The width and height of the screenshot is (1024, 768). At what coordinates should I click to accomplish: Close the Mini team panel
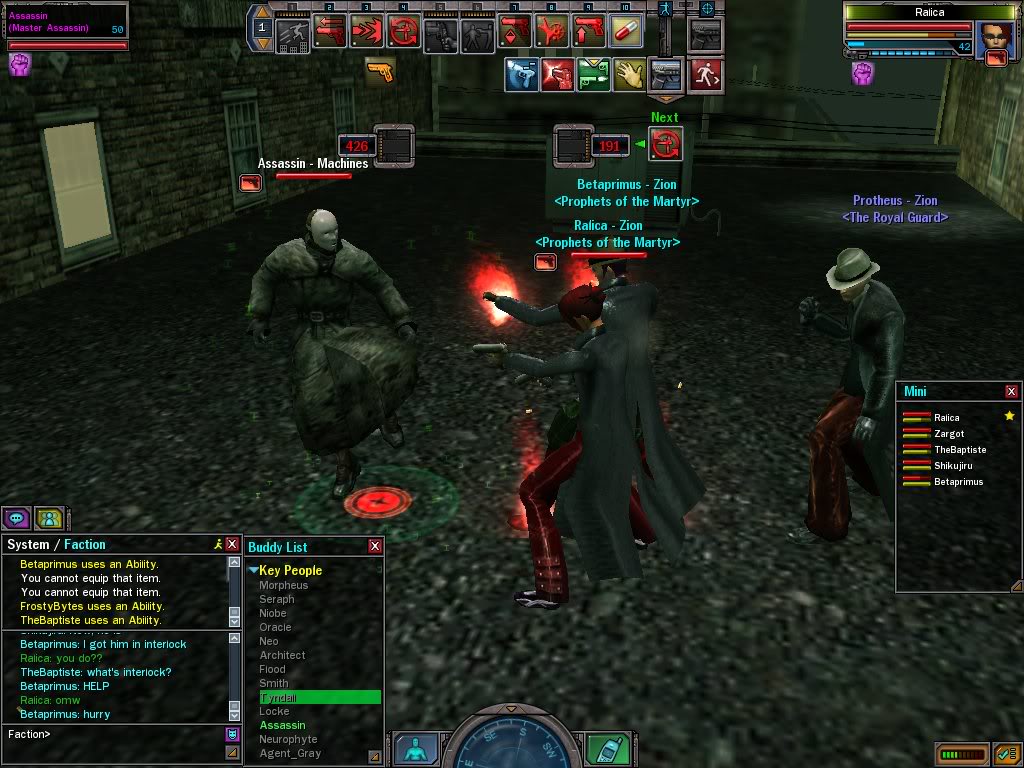(x=1011, y=392)
